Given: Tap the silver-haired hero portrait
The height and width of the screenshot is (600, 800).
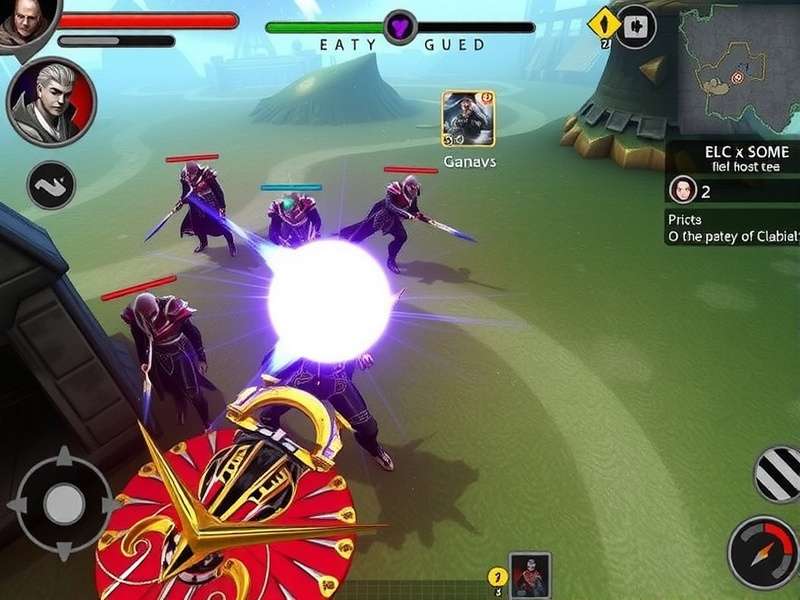Looking at the screenshot, I should (51, 103).
